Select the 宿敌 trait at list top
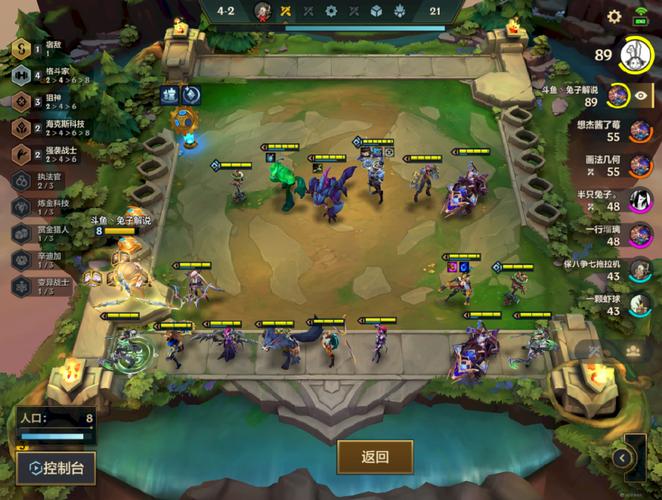662x500 pixels. [x=45, y=48]
